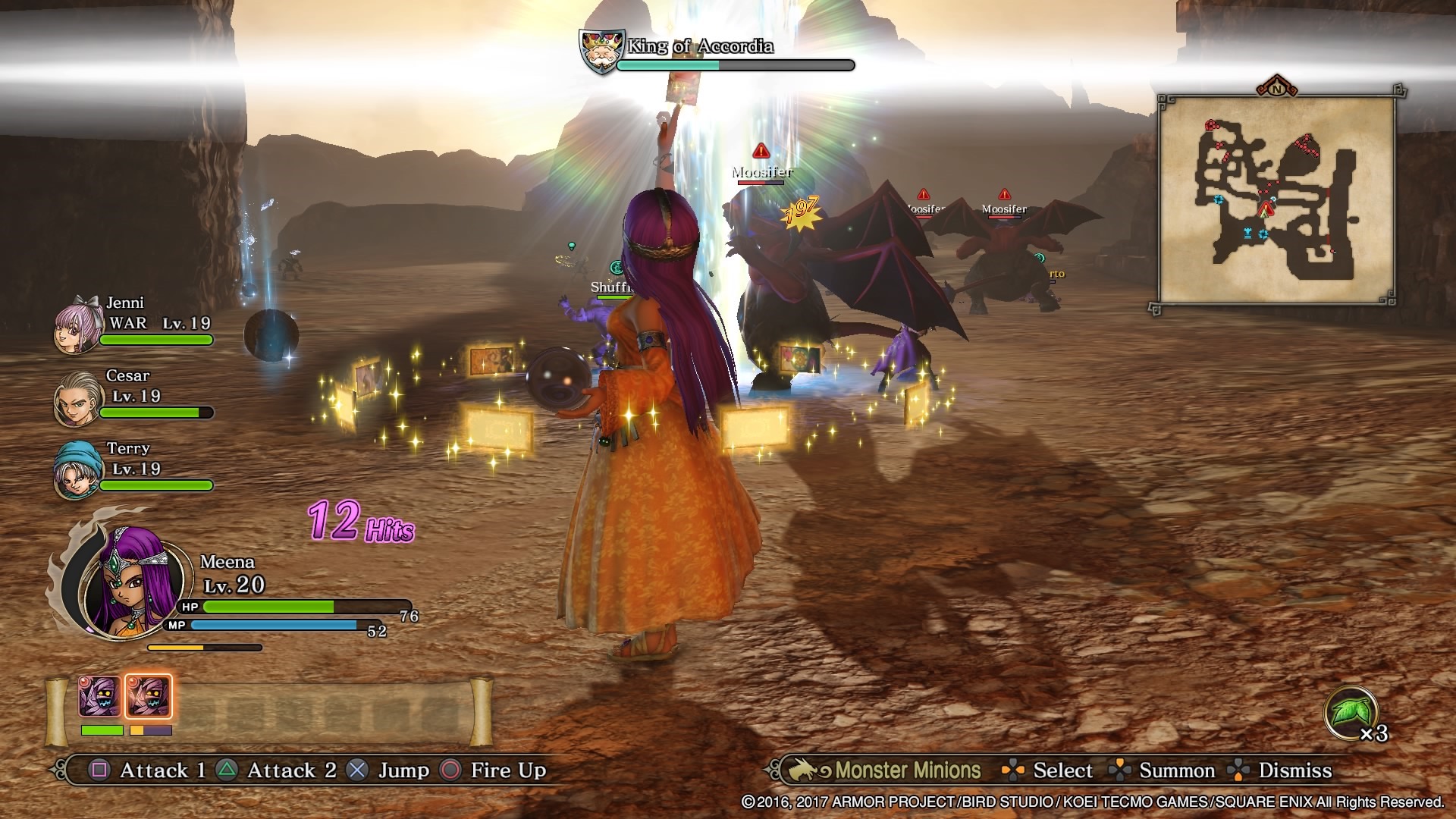
Task: Choose the highlighted mummy monster medal
Action: (x=149, y=697)
